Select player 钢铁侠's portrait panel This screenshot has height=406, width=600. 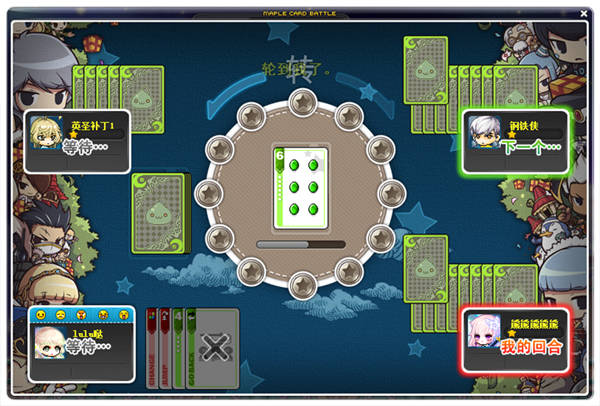click(x=515, y=141)
